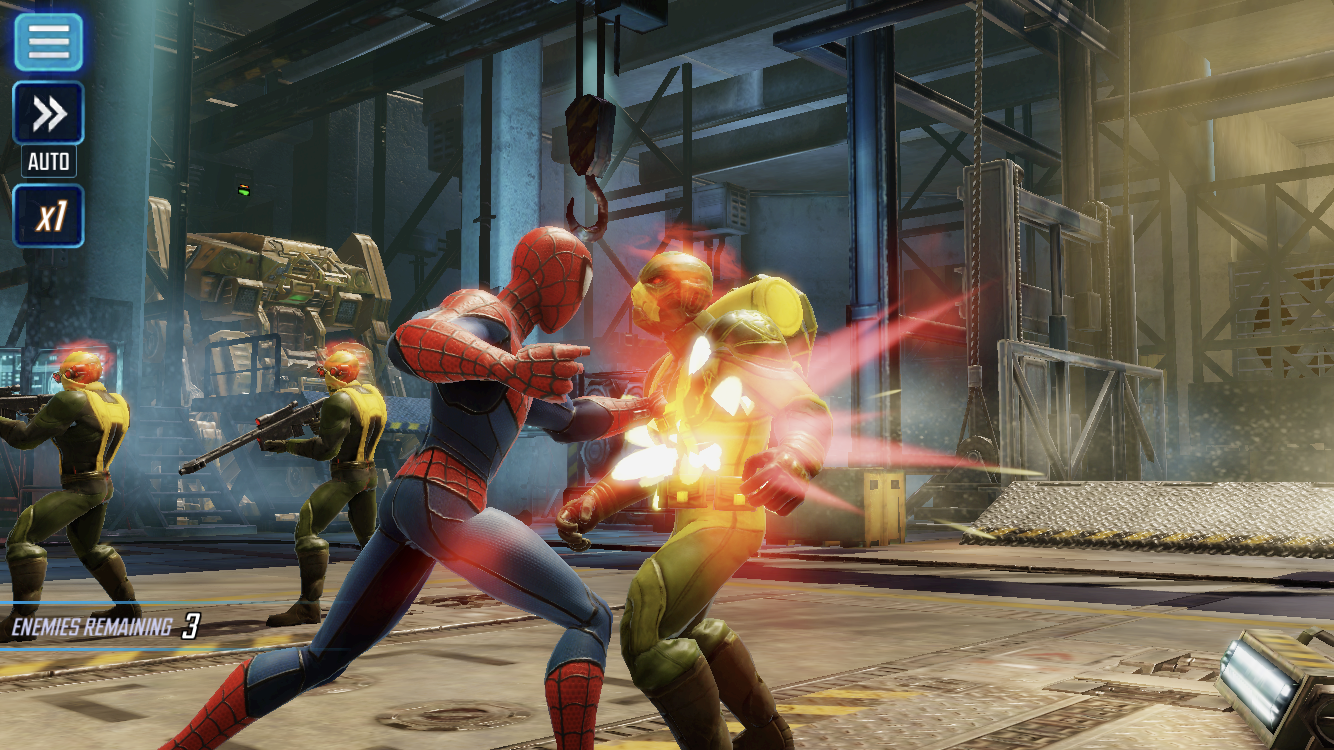Change the x1 battle speed
This screenshot has height=750, width=1334.
coord(48,216)
